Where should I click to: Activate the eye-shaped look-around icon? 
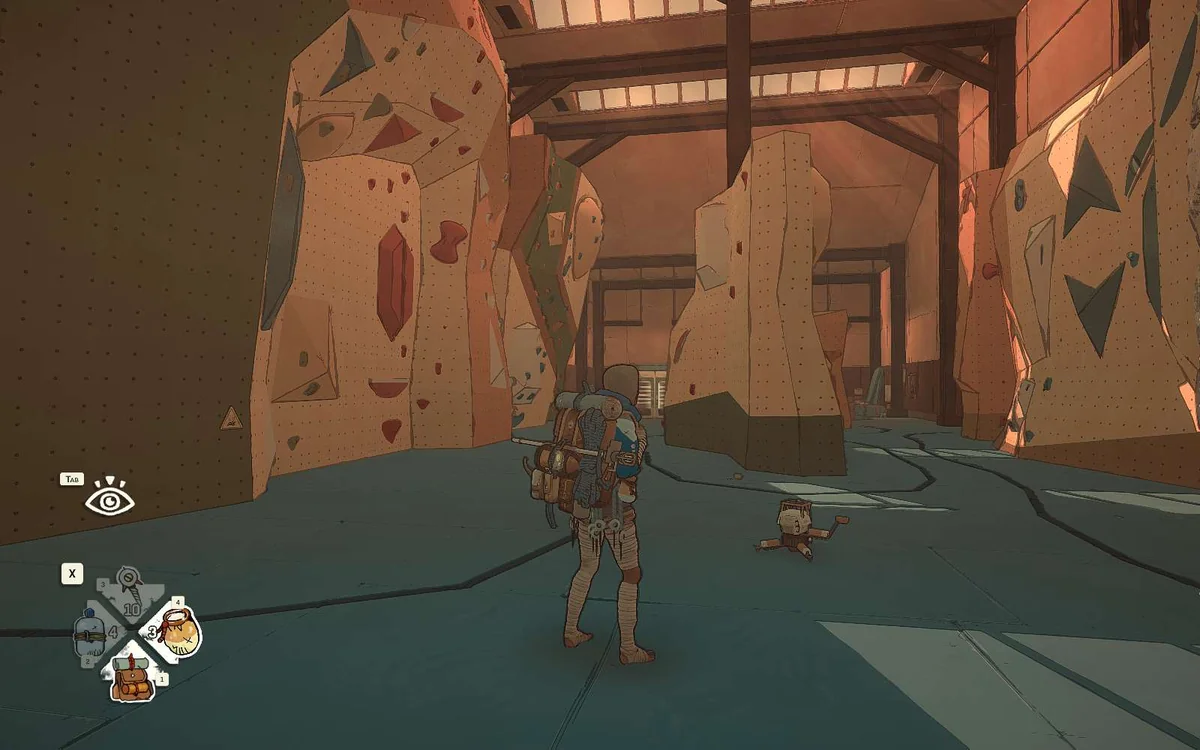pos(108,497)
